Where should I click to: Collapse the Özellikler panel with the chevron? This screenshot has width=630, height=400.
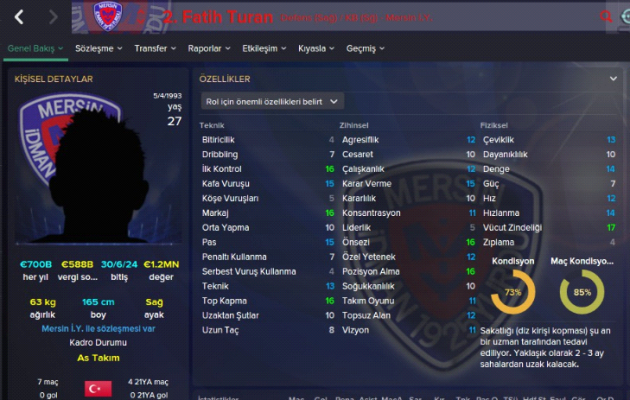613,78
